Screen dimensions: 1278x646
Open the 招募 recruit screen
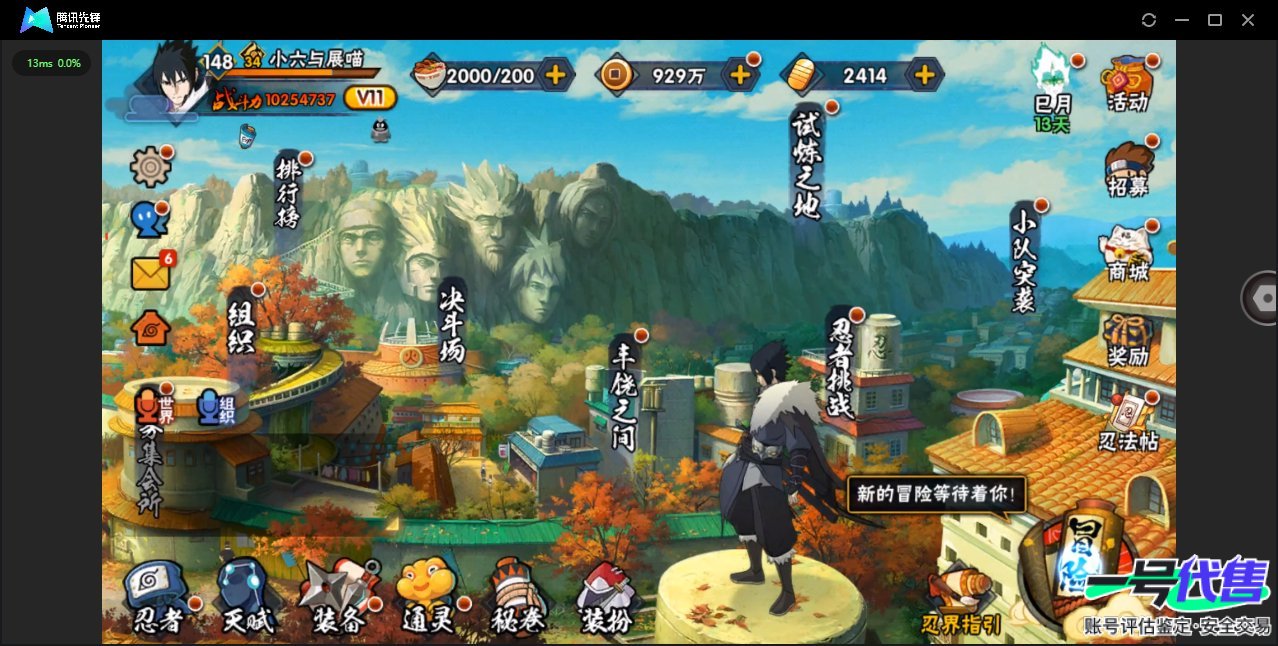pos(1128,169)
